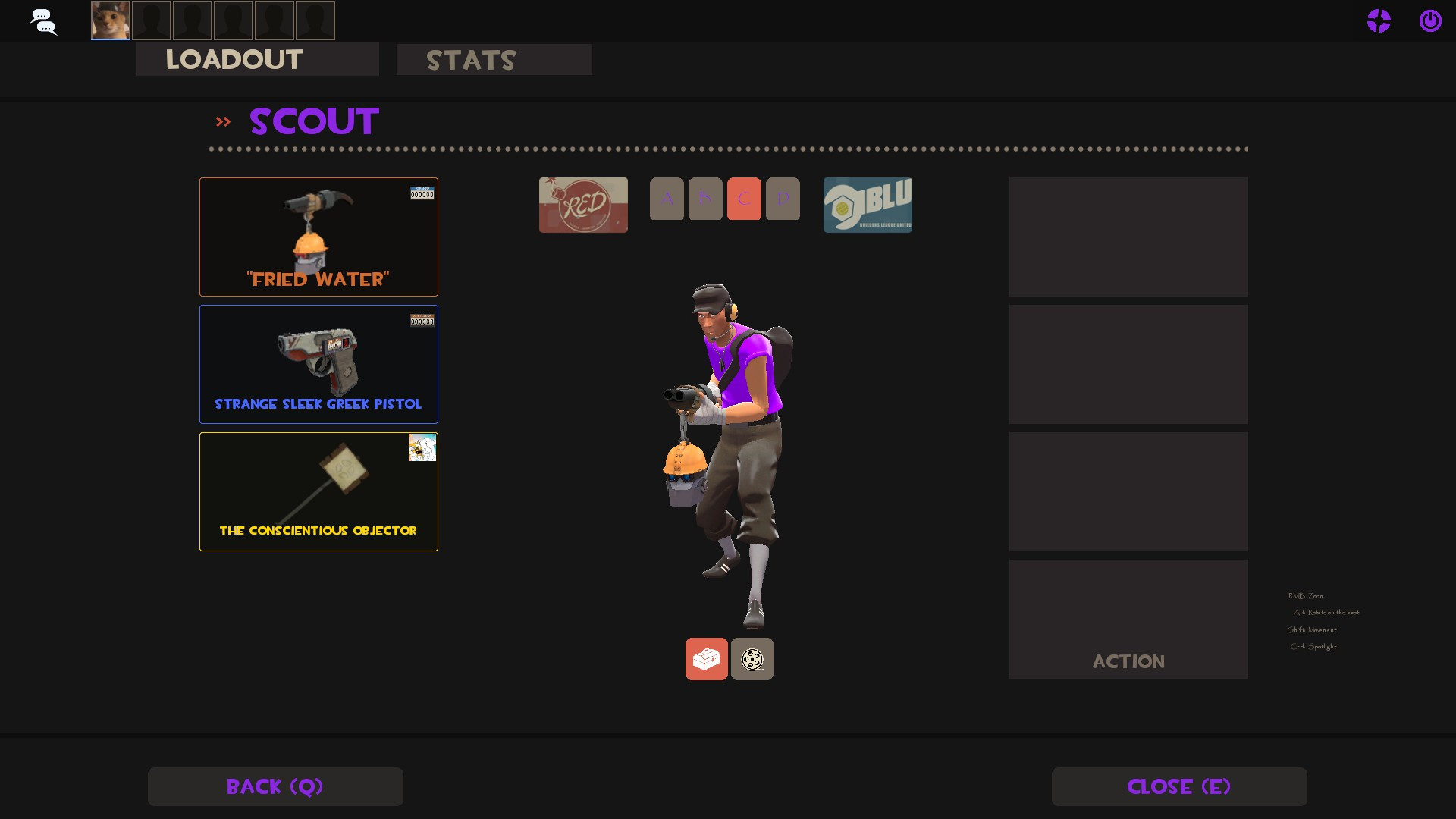Switch to the RED team card view
Viewport: 1456px width, 819px height.
pos(583,205)
